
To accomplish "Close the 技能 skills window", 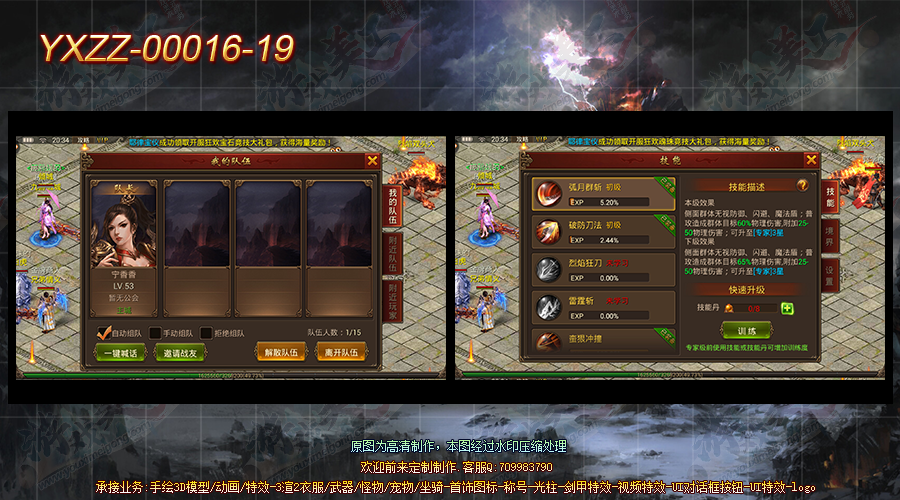I will [x=811, y=160].
